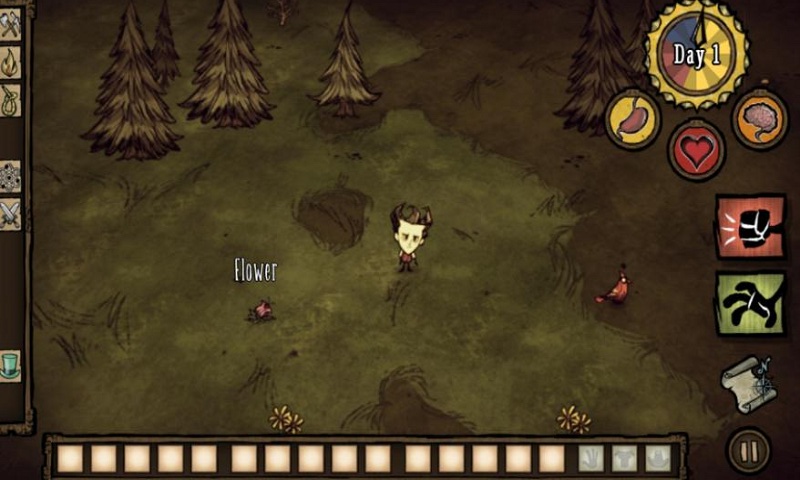This screenshot has height=480, width=800.
Task: Select the hand equipment slot
Action: pos(591,458)
